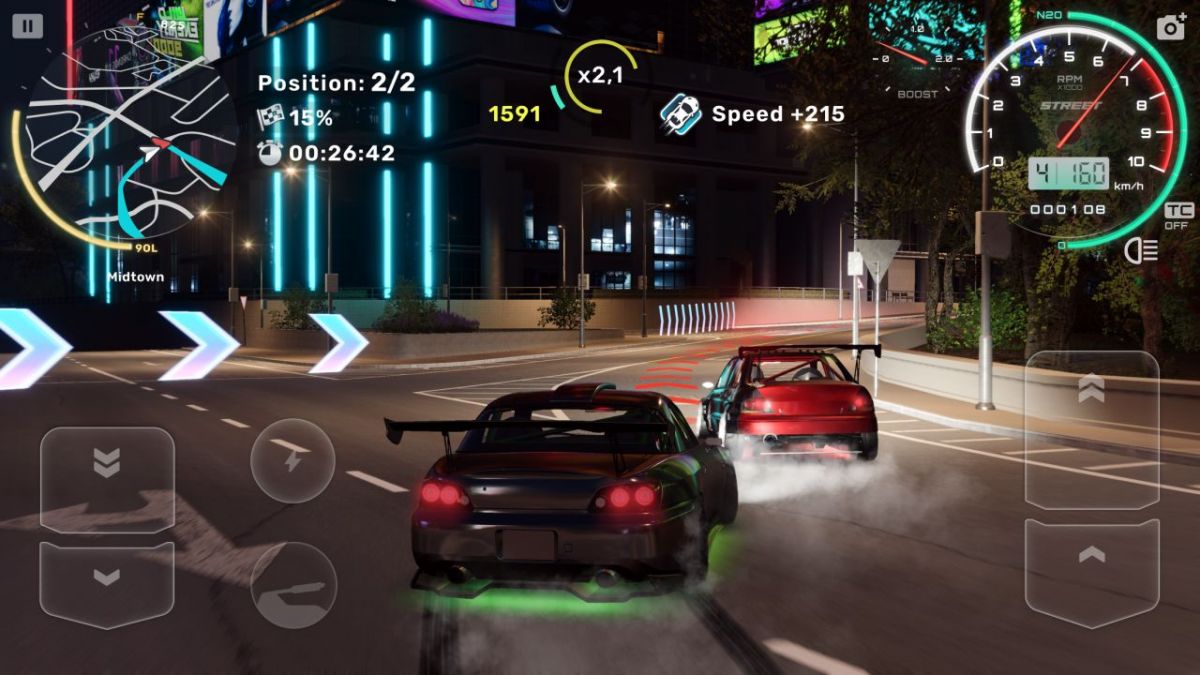Toggle the TC traction control
1200x675 pixels.
(x=1177, y=213)
